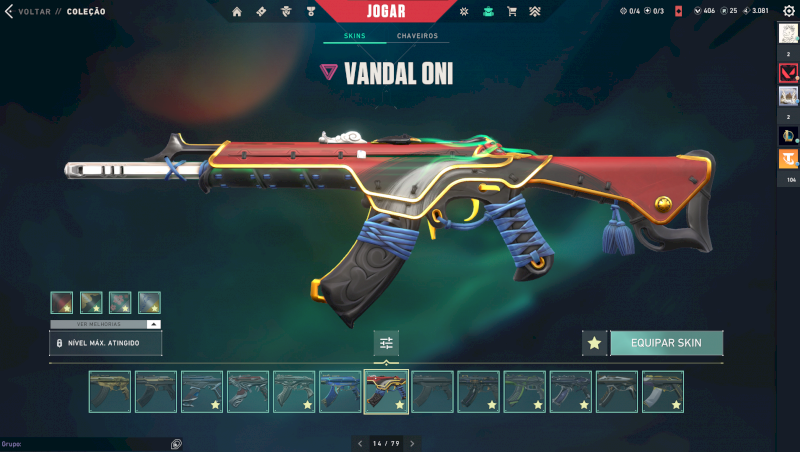Open the settings gear

point(789,11)
